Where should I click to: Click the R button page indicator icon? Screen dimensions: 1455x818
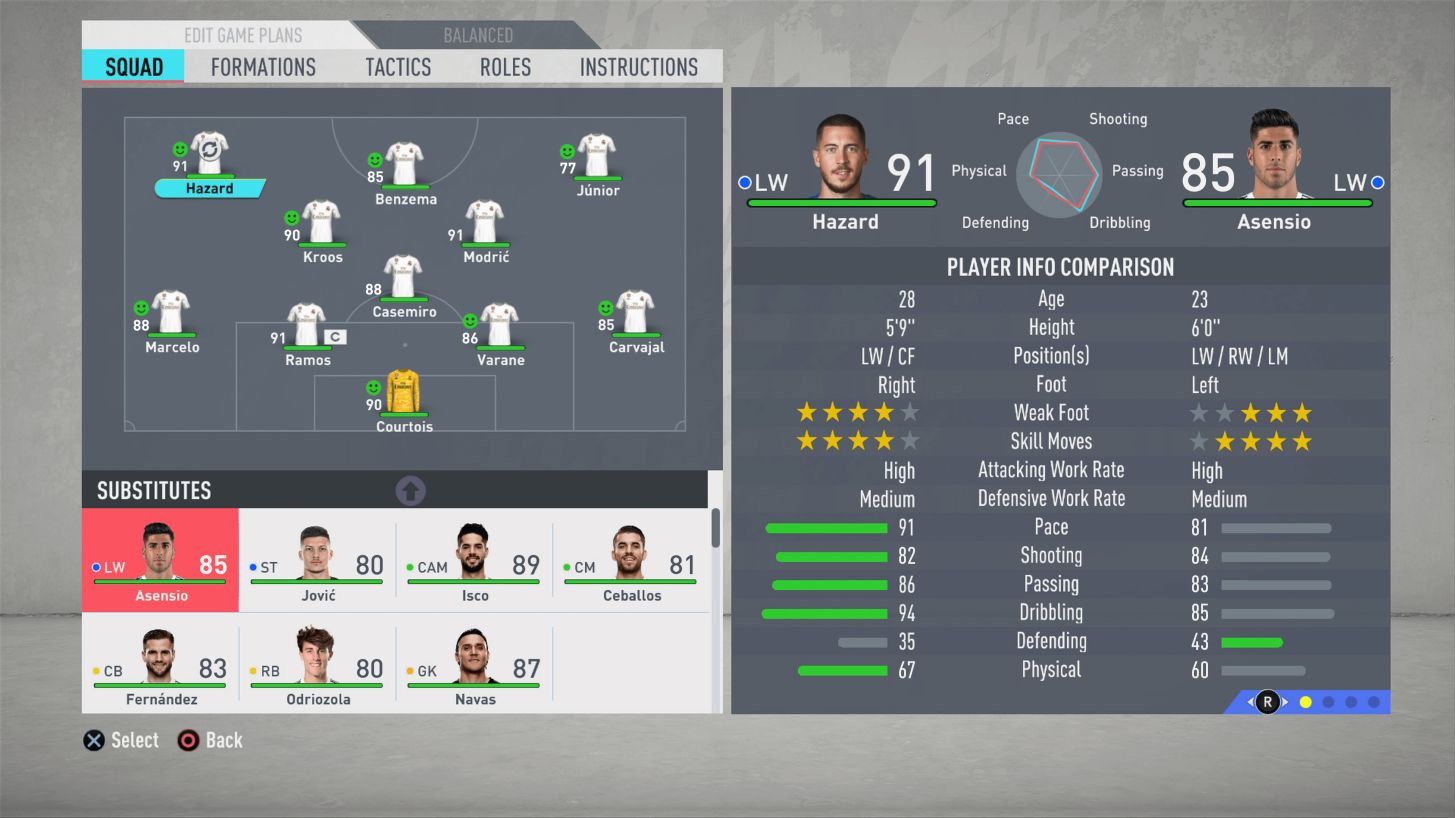pyautogui.click(x=1266, y=702)
